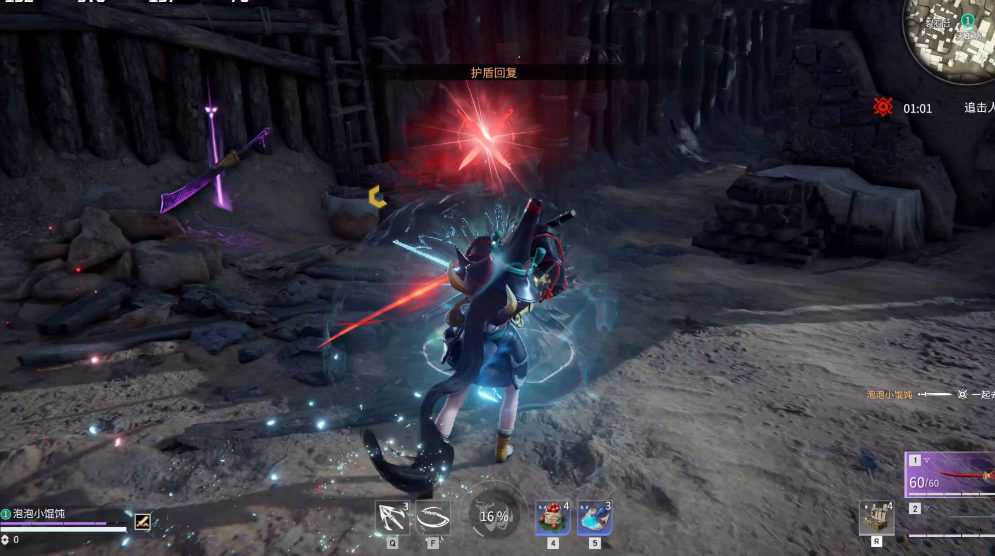Select the grappling hook item slot
The height and width of the screenshot is (556, 995).
click(392, 517)
